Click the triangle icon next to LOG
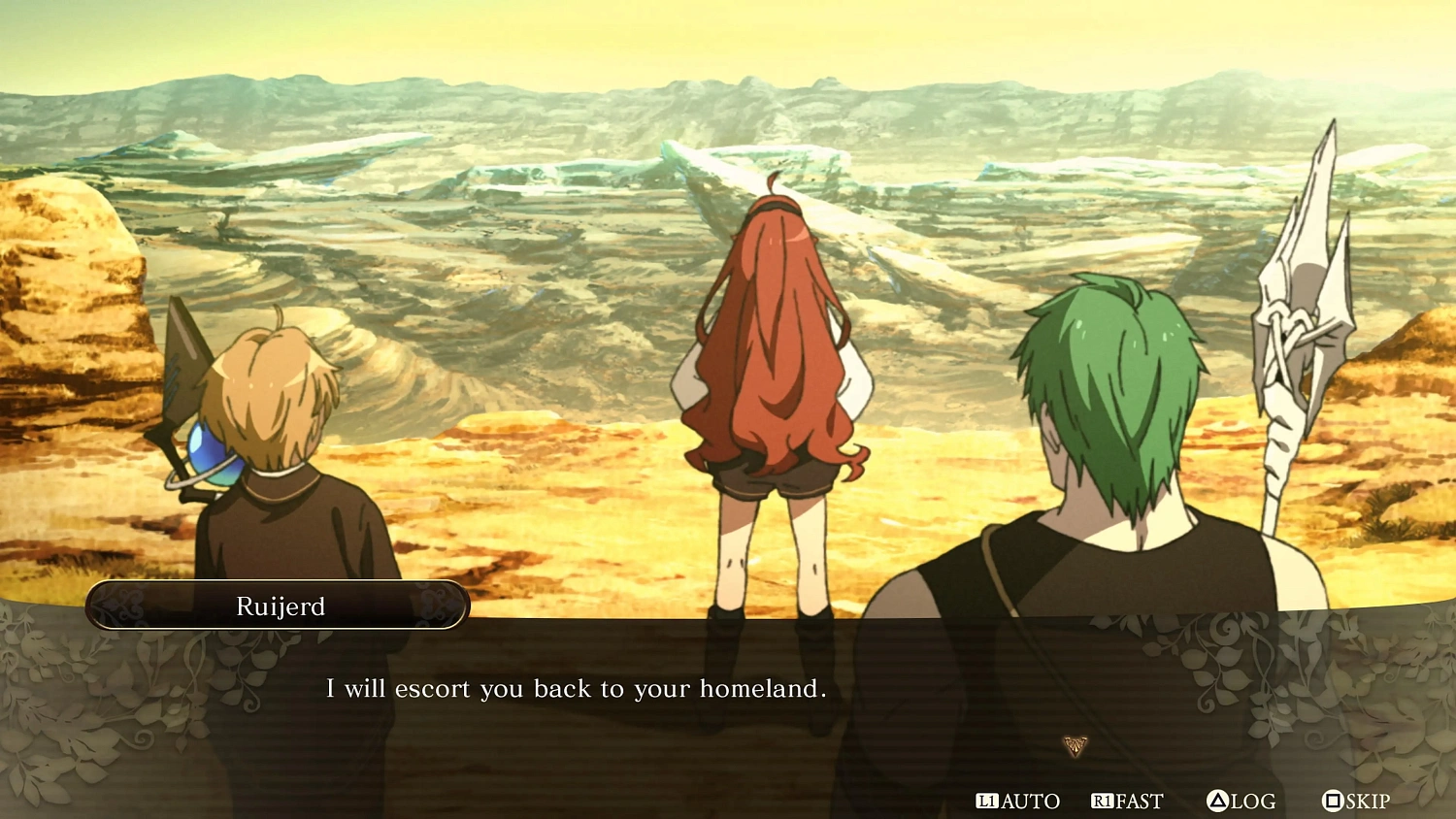 (1218, 802)
